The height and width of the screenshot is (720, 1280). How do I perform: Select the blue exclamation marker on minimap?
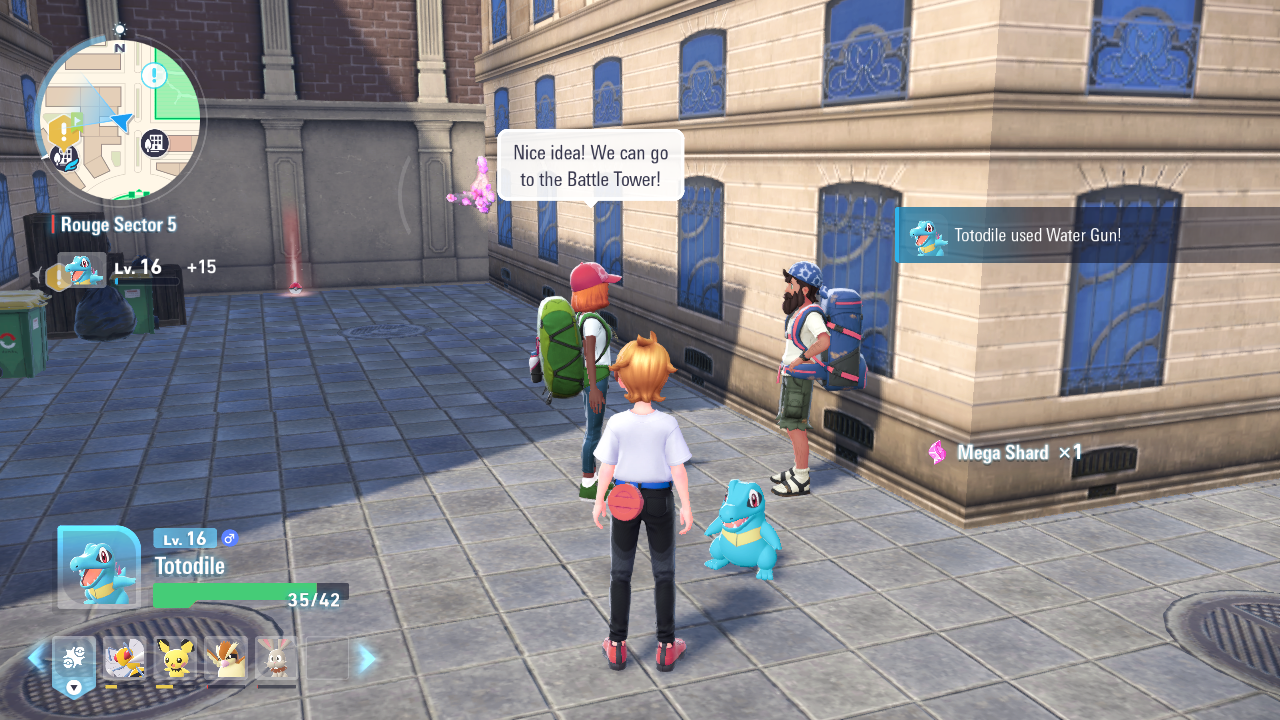click(154, 74)
